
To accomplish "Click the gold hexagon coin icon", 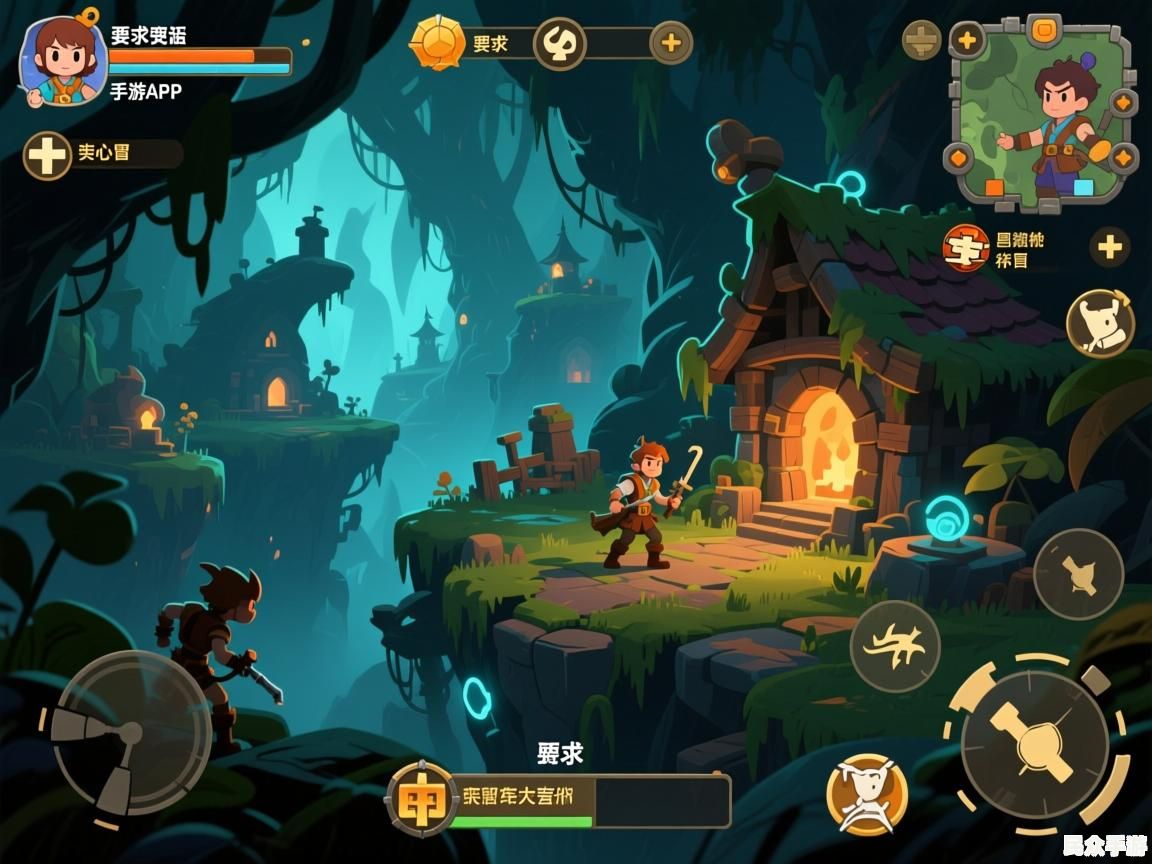I will pyautogui.click(x=439, y=42).
